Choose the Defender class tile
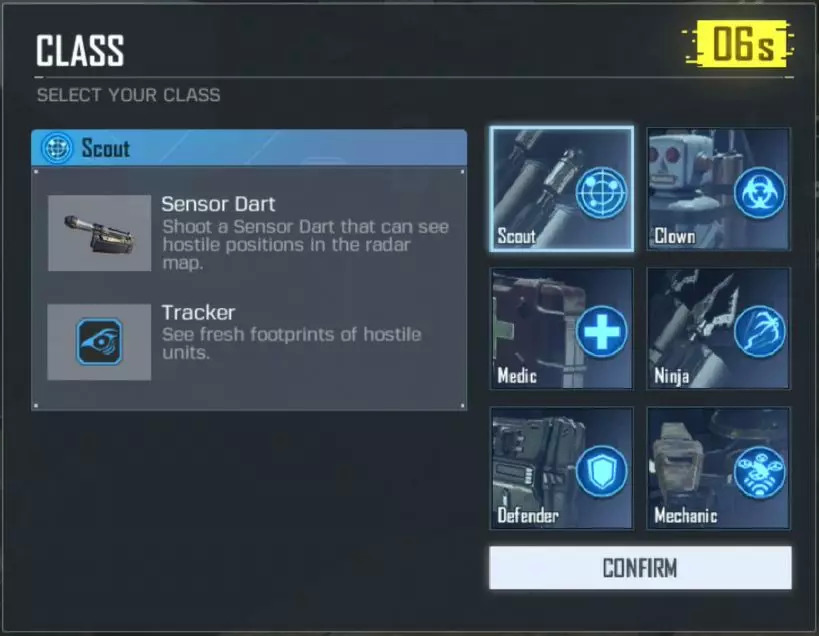The width and height of the screenshot is (819, 636). (x=562, y=467)
